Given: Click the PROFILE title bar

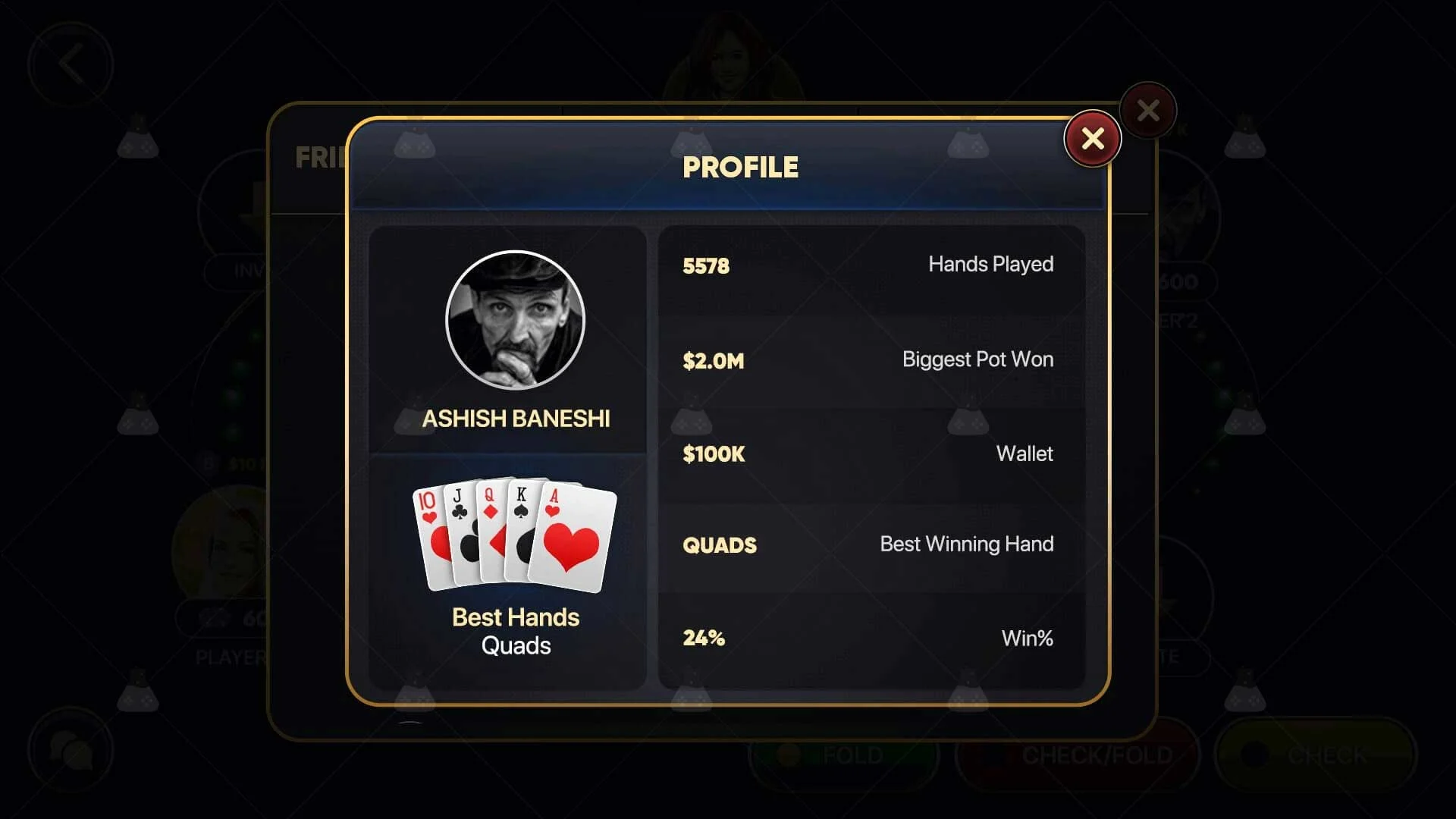Looking at the screenshot, I should tap(740, 167).
